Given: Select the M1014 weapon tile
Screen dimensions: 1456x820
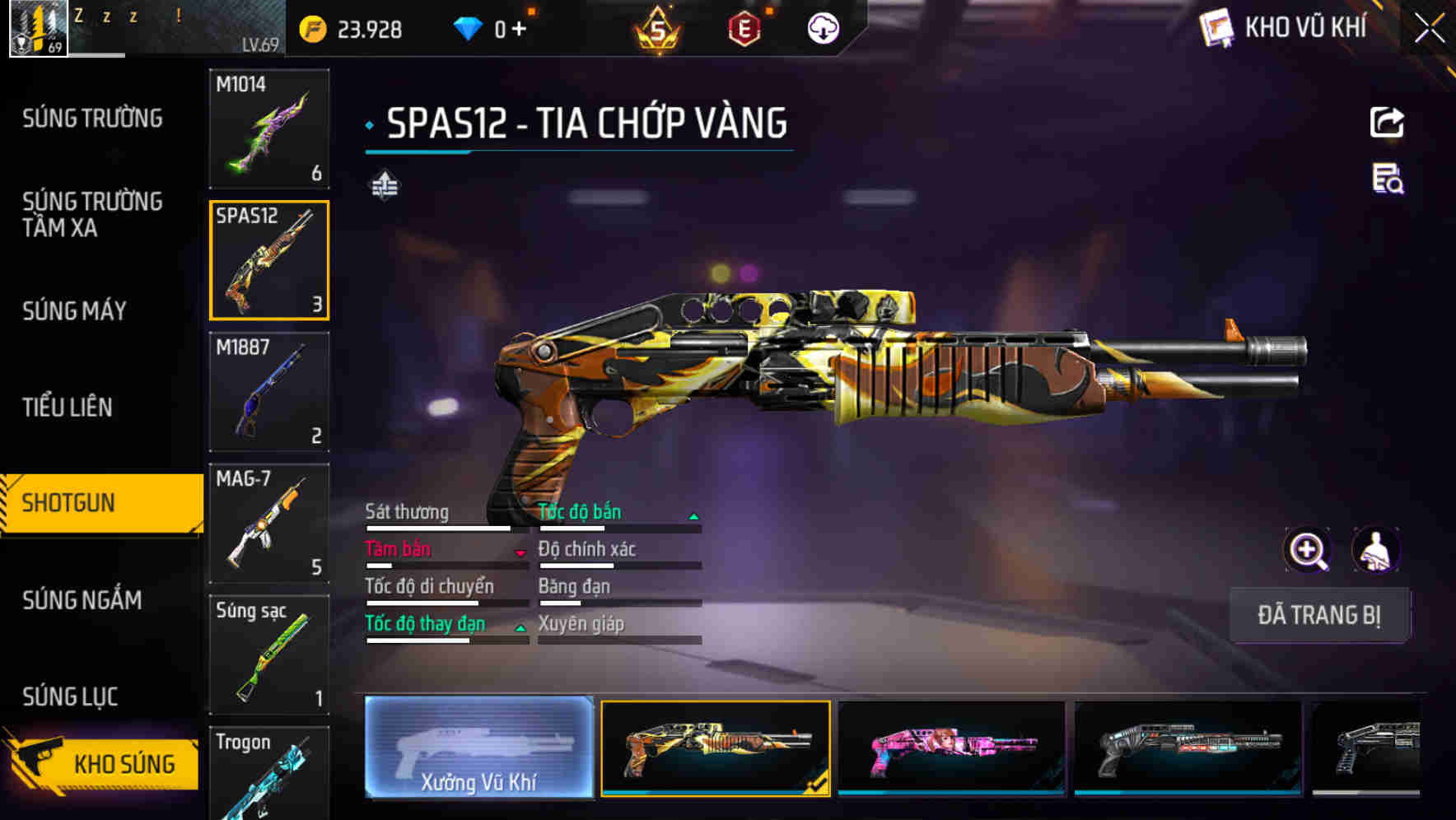Looking at the screenshot, I should pos(269,128).
